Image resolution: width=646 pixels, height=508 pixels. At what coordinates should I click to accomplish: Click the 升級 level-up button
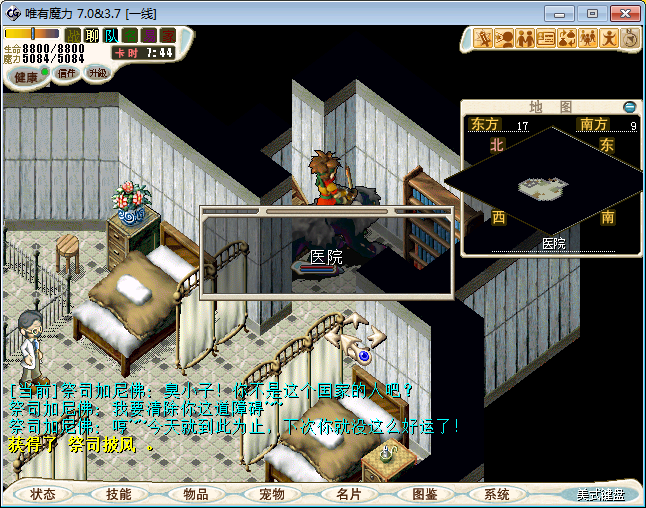click(97, 73)
